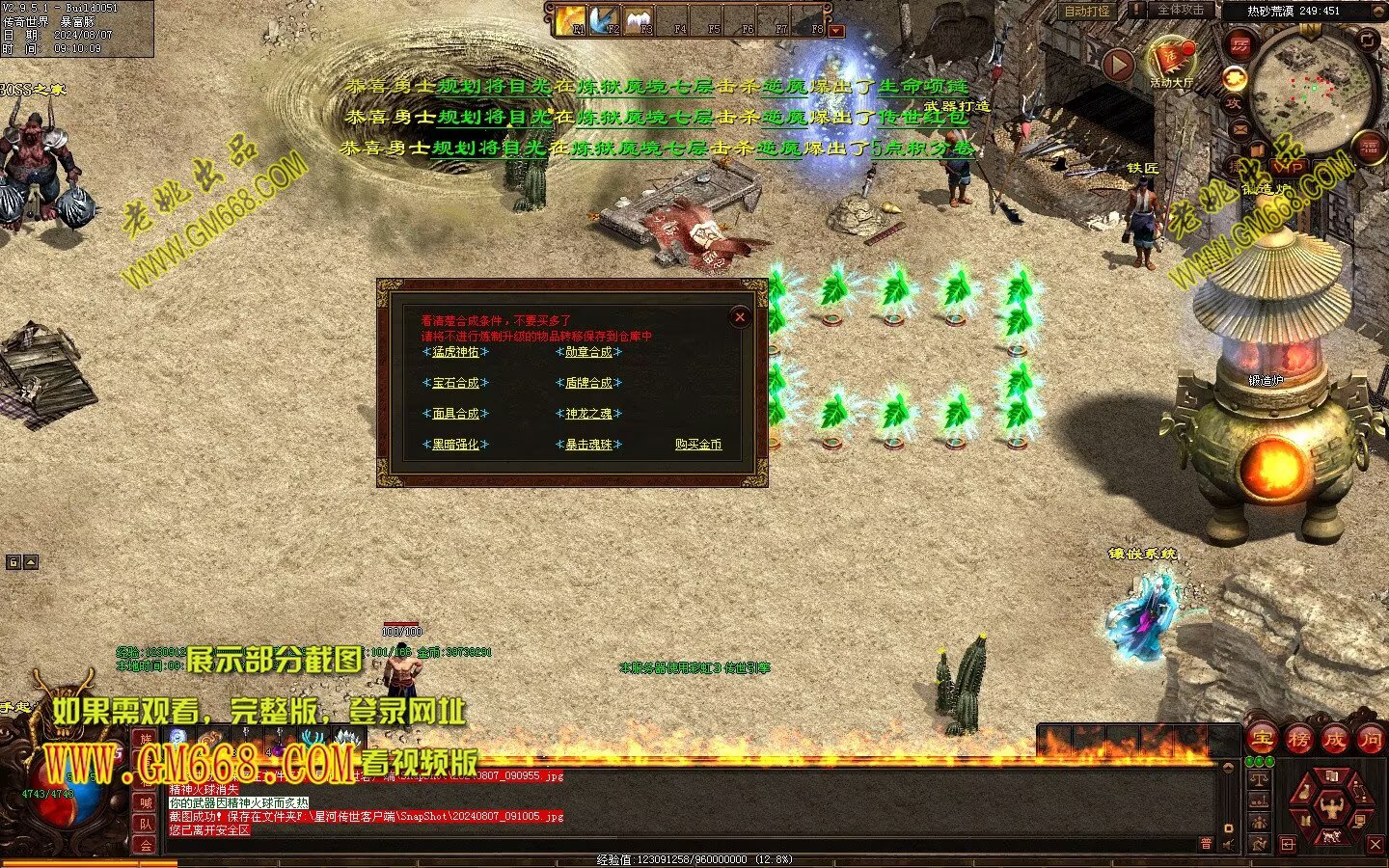
Task: Choose the 猛虎神佑 synthesis option
Action: (x=455, y=352)
